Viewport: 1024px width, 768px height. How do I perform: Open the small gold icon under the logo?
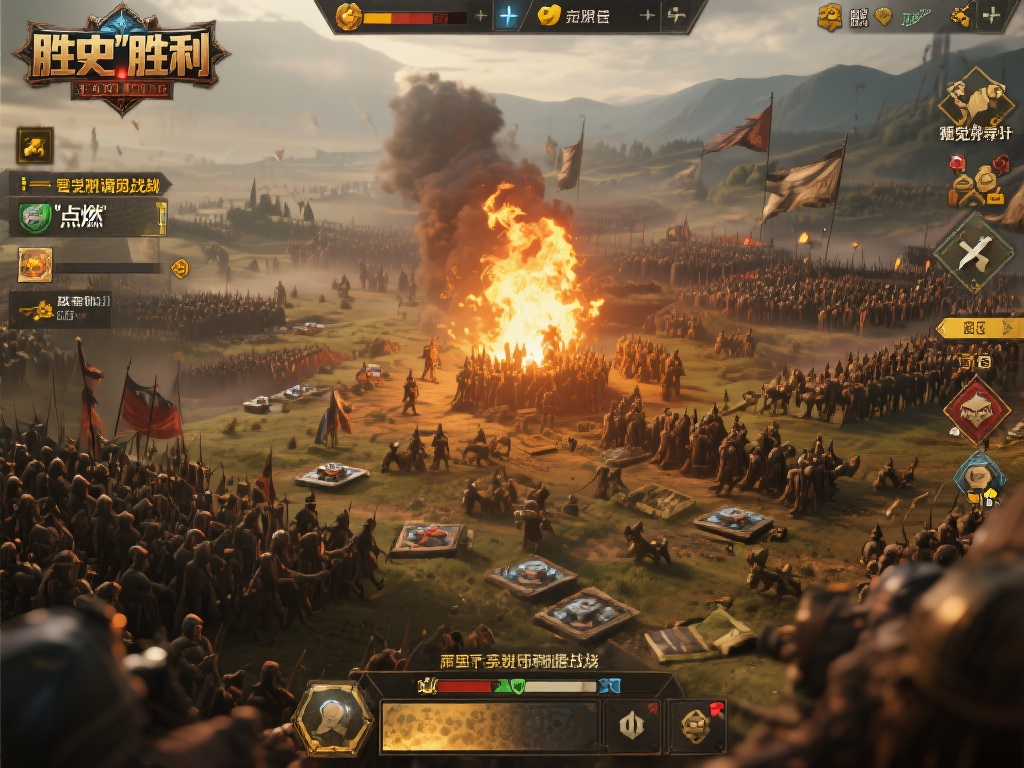click(35, 146)
